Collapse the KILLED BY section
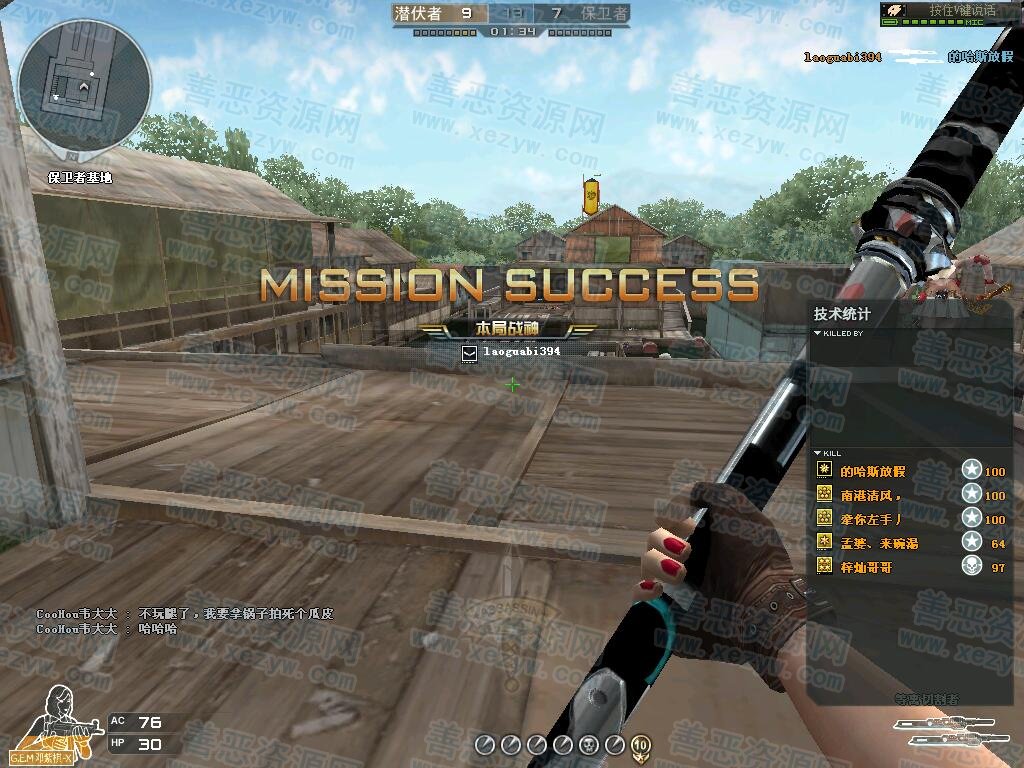The height and width of the screenshot is (768, 1024). click(x=818, y=333)
